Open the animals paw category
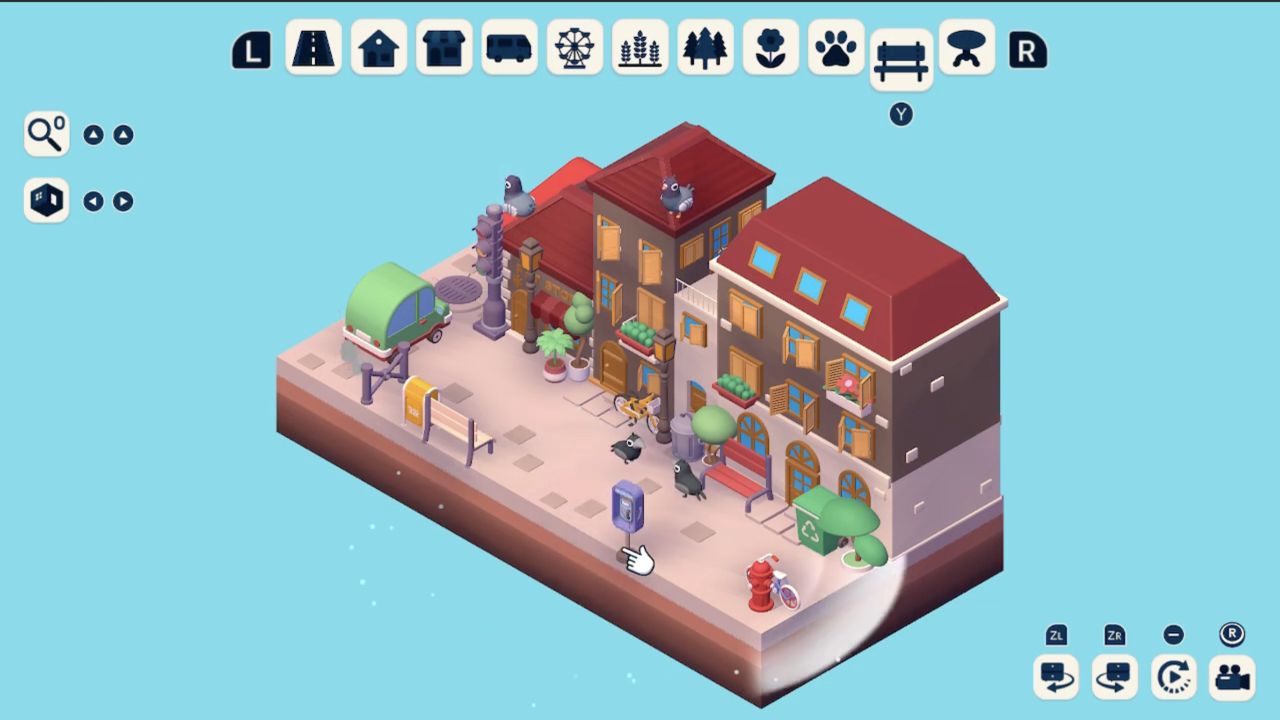Screen dimensions: 1280x720 [836, 48]
